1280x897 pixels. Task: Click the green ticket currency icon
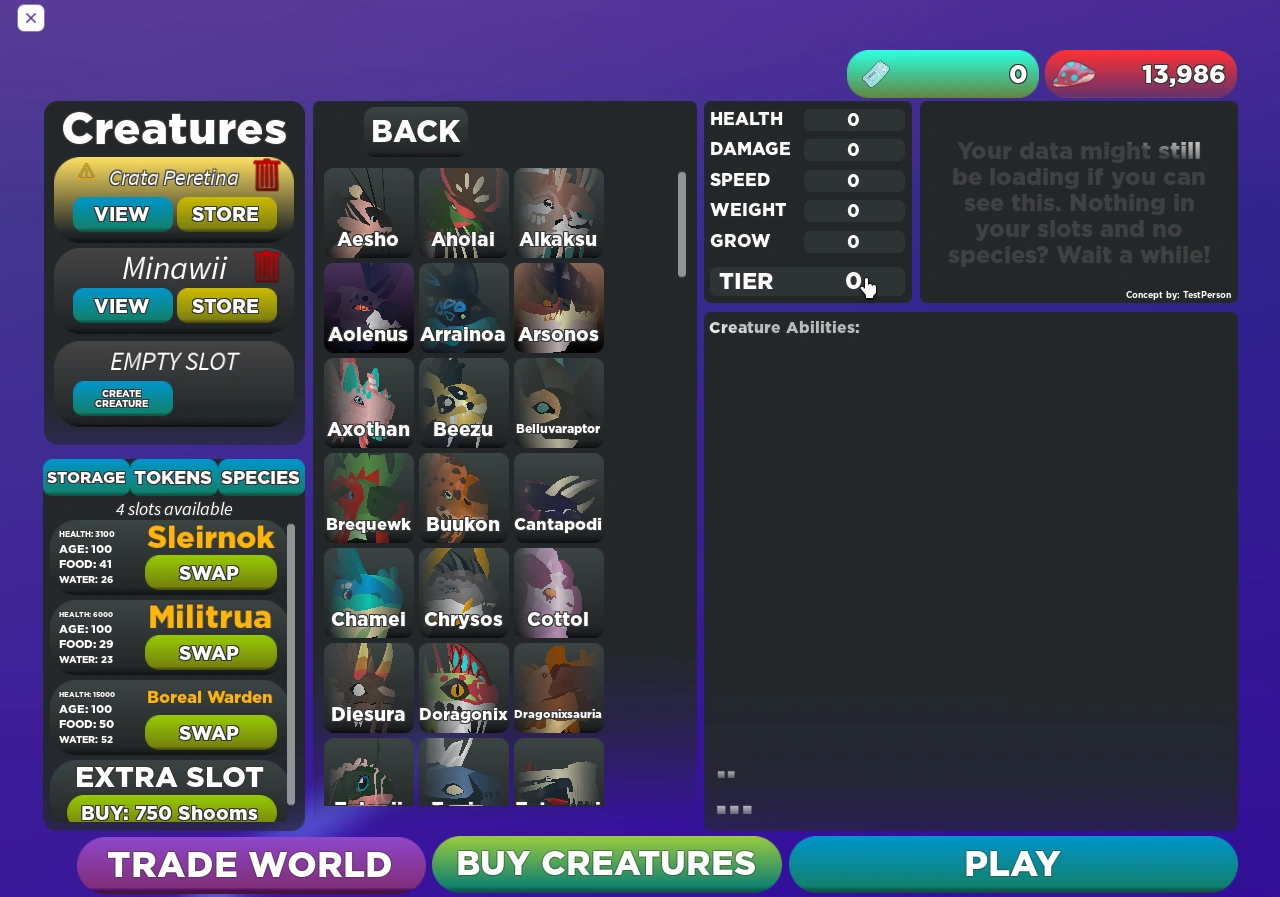(x=876, y=73)
